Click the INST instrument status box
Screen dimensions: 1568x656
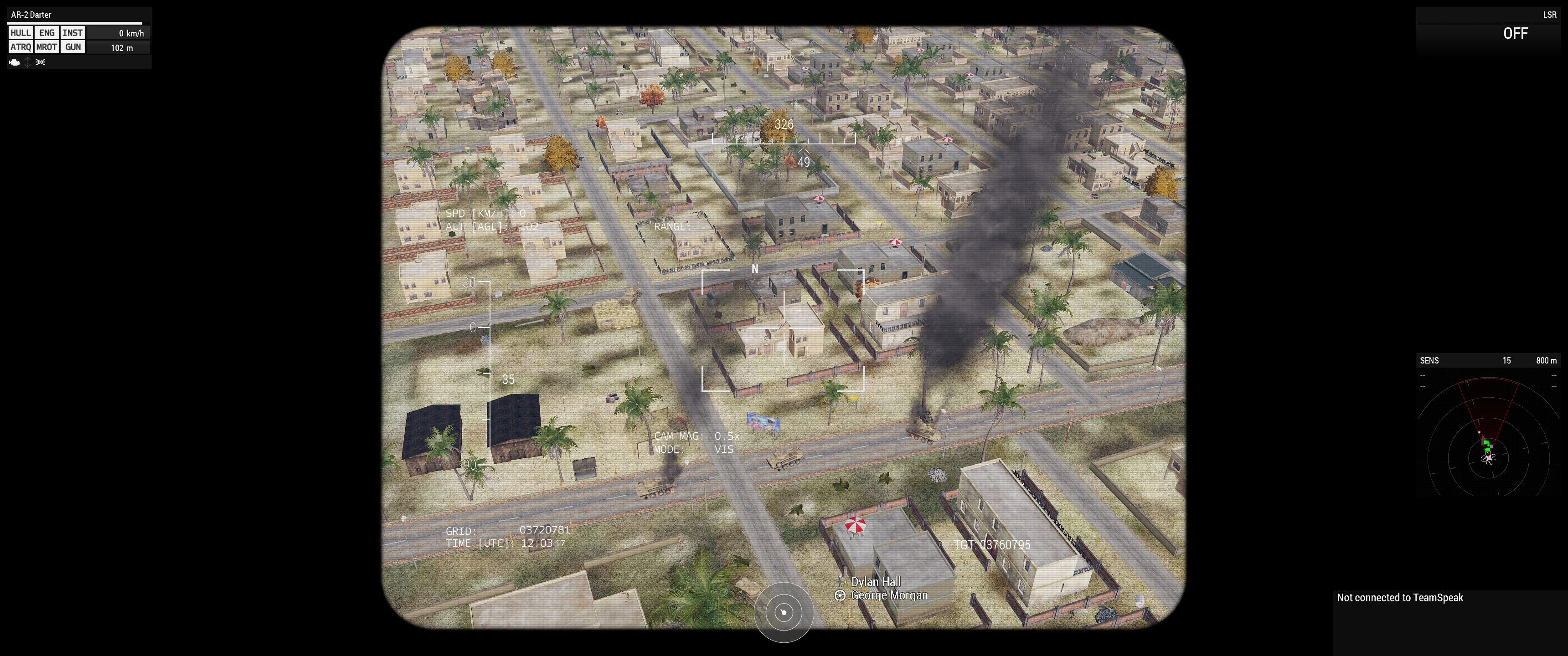tap(72, 33)
